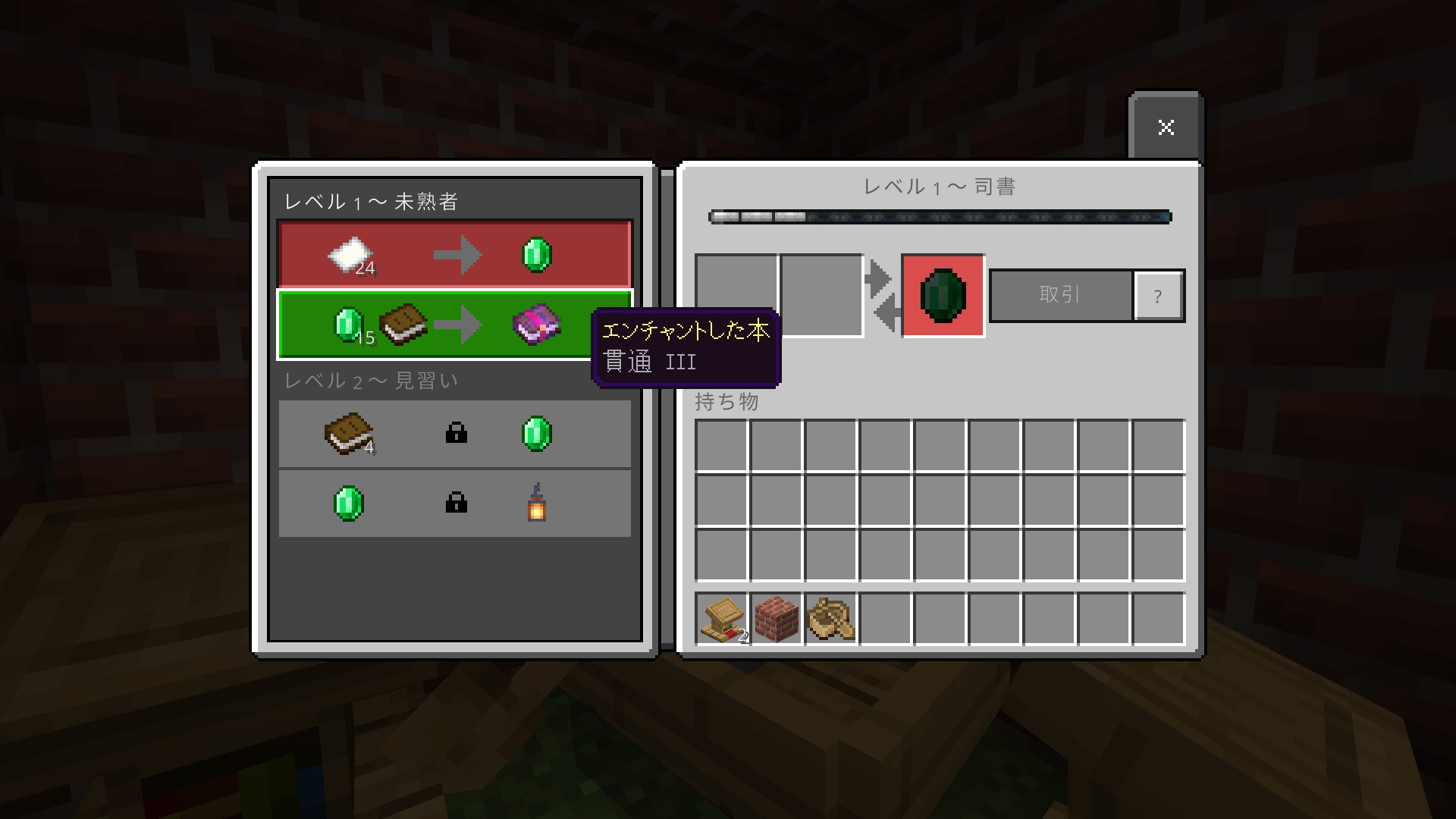Click the lantern icon in the locked trade
The image size is (1456, 819).
click(x=536, y=503)
